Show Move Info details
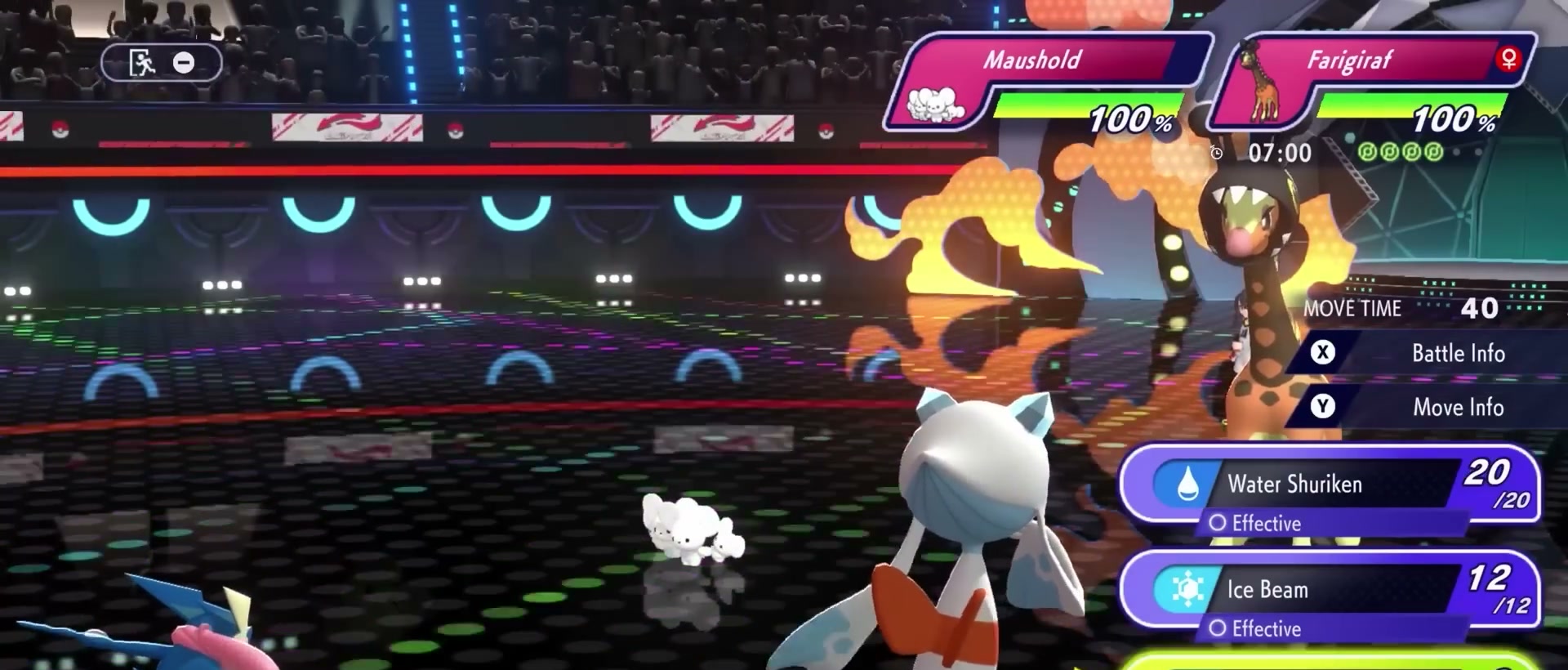The image size is (1568, 670). coord(1421,407)
